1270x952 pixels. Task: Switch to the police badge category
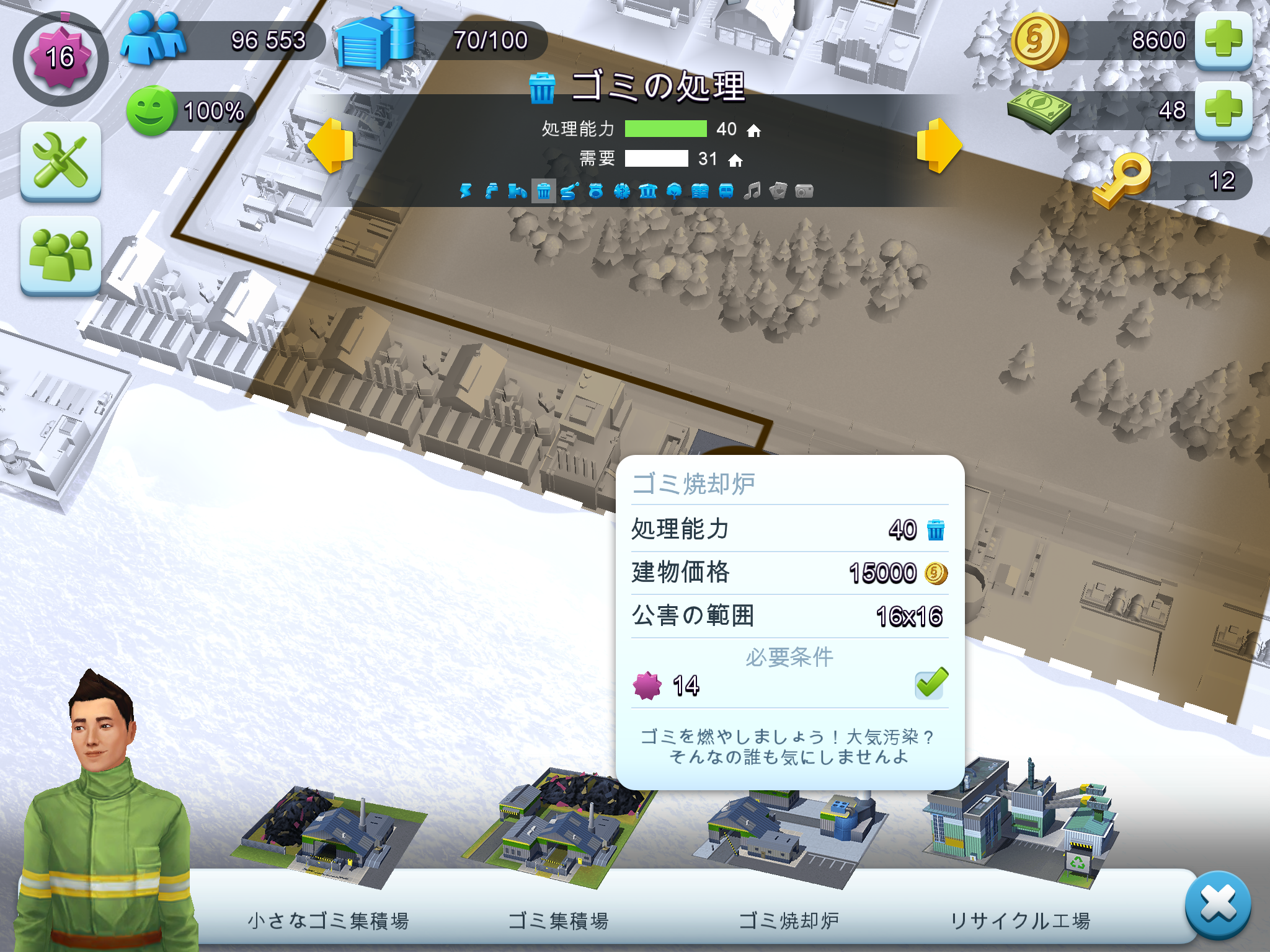pyautogui.click(x=596, y=191)
